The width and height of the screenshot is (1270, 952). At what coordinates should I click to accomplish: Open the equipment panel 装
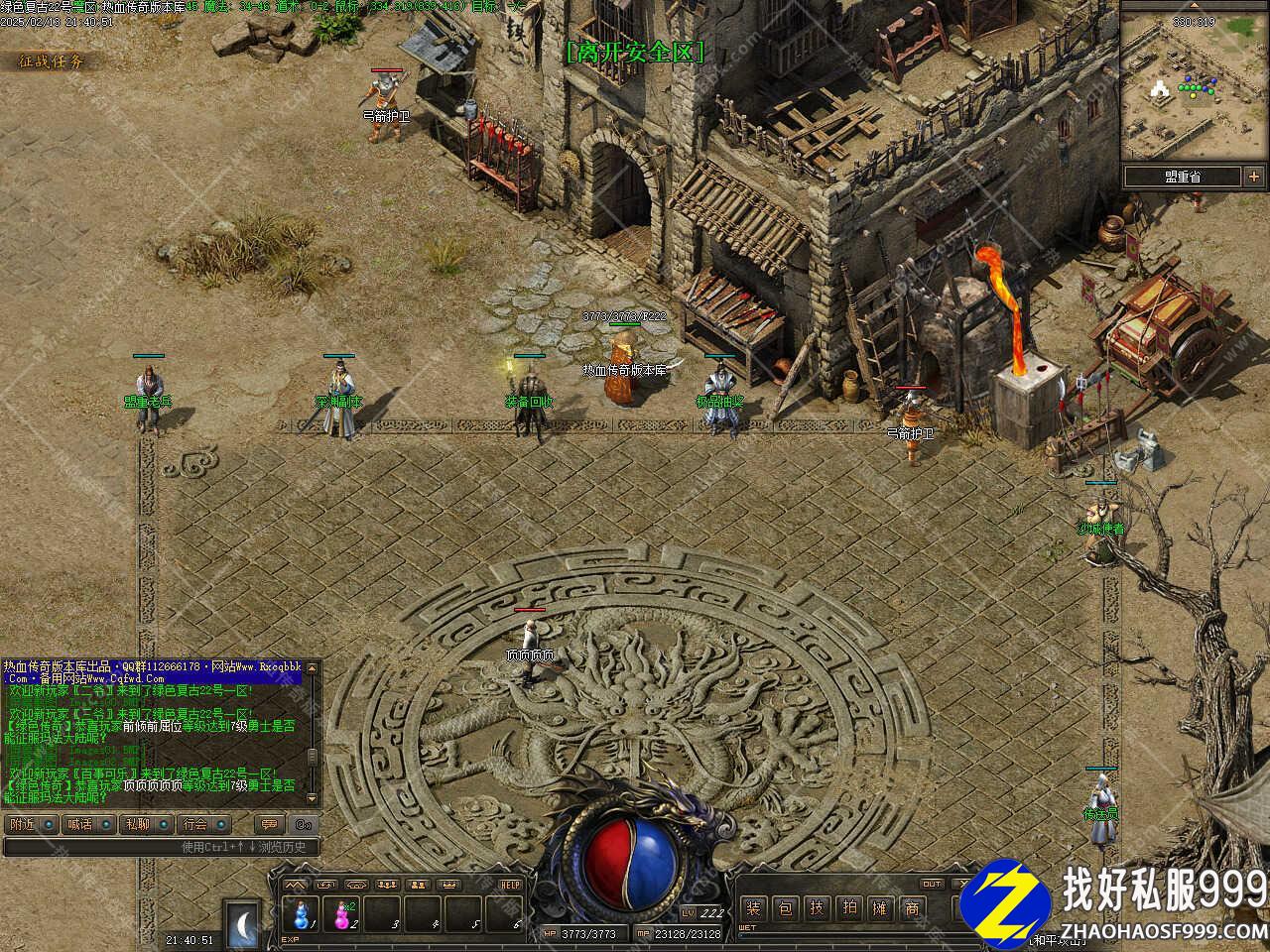pos(754,908)
